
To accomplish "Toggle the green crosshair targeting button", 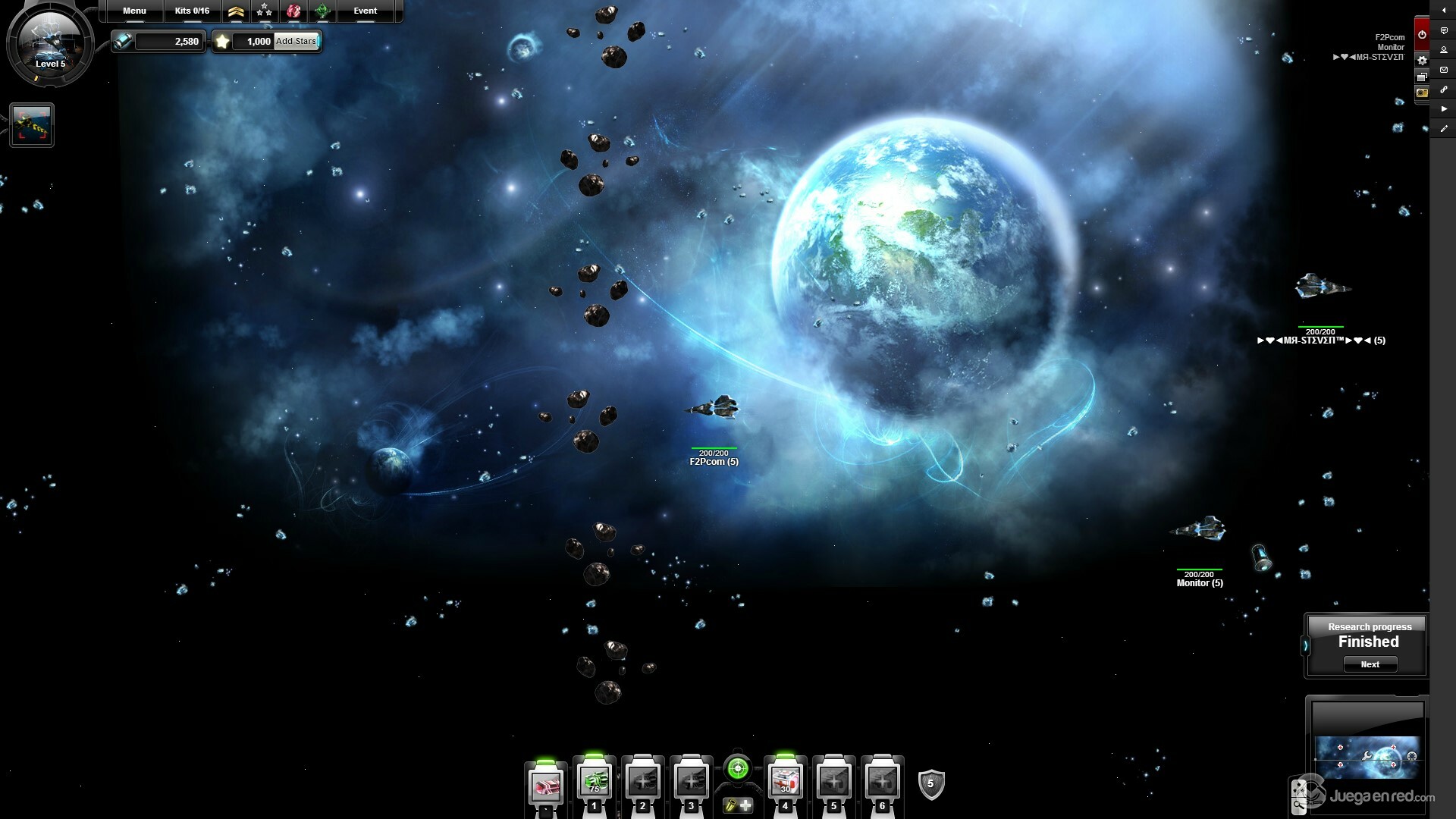I will click(737, 769).
